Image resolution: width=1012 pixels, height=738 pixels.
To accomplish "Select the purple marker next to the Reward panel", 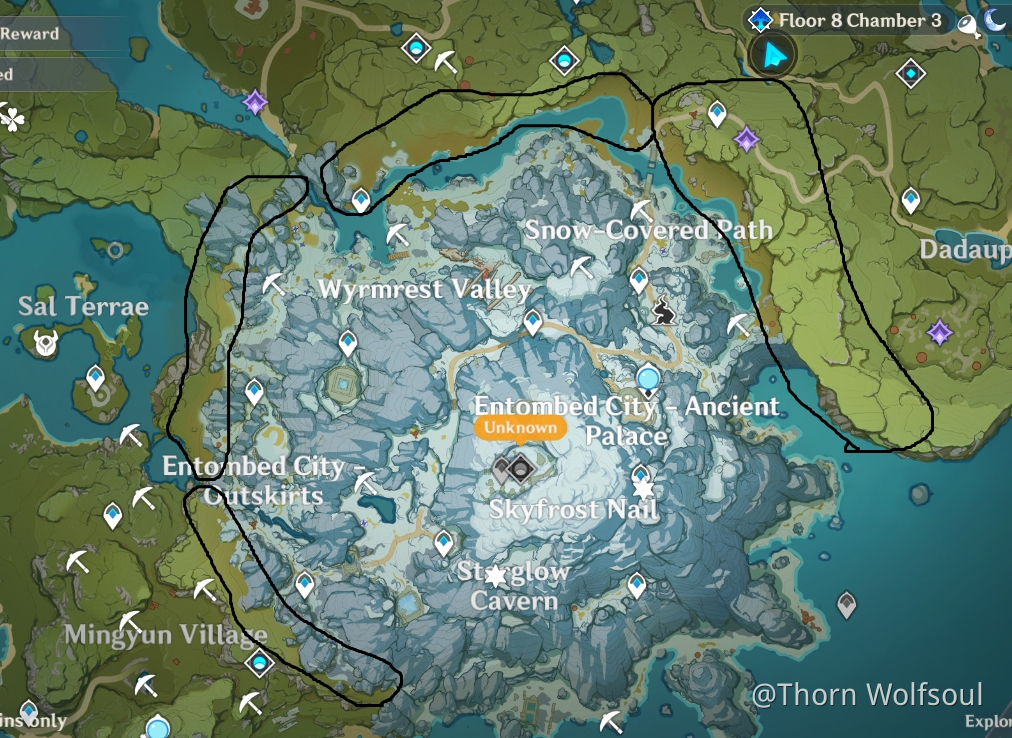I will (x=256, y=102).
